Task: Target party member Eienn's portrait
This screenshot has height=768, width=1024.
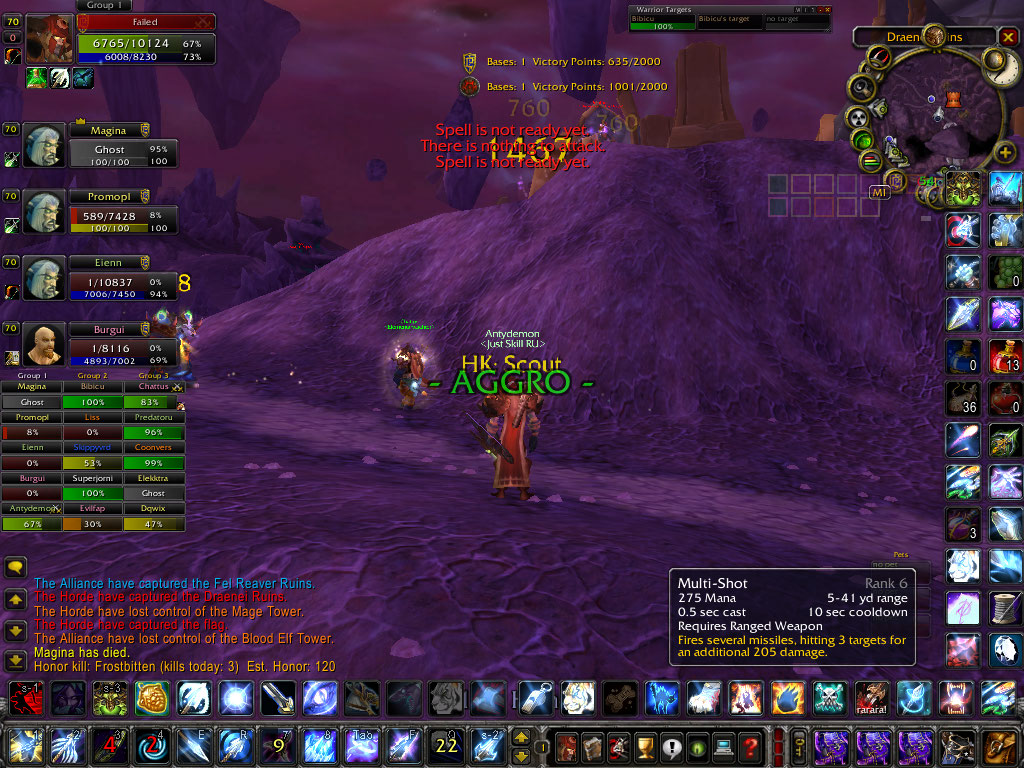Action: tap(44, 278)
